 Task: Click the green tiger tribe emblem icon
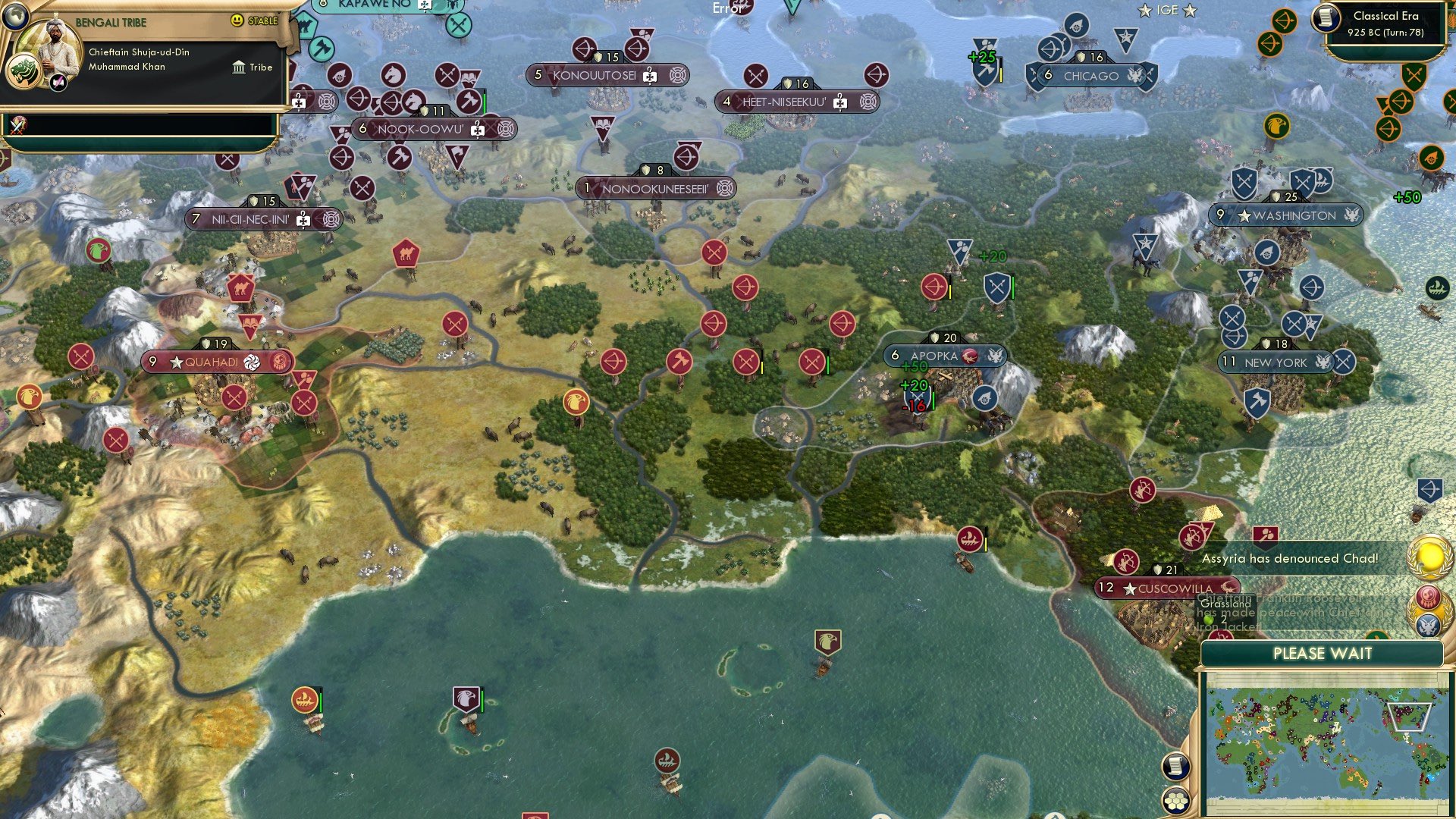point(23,71)
